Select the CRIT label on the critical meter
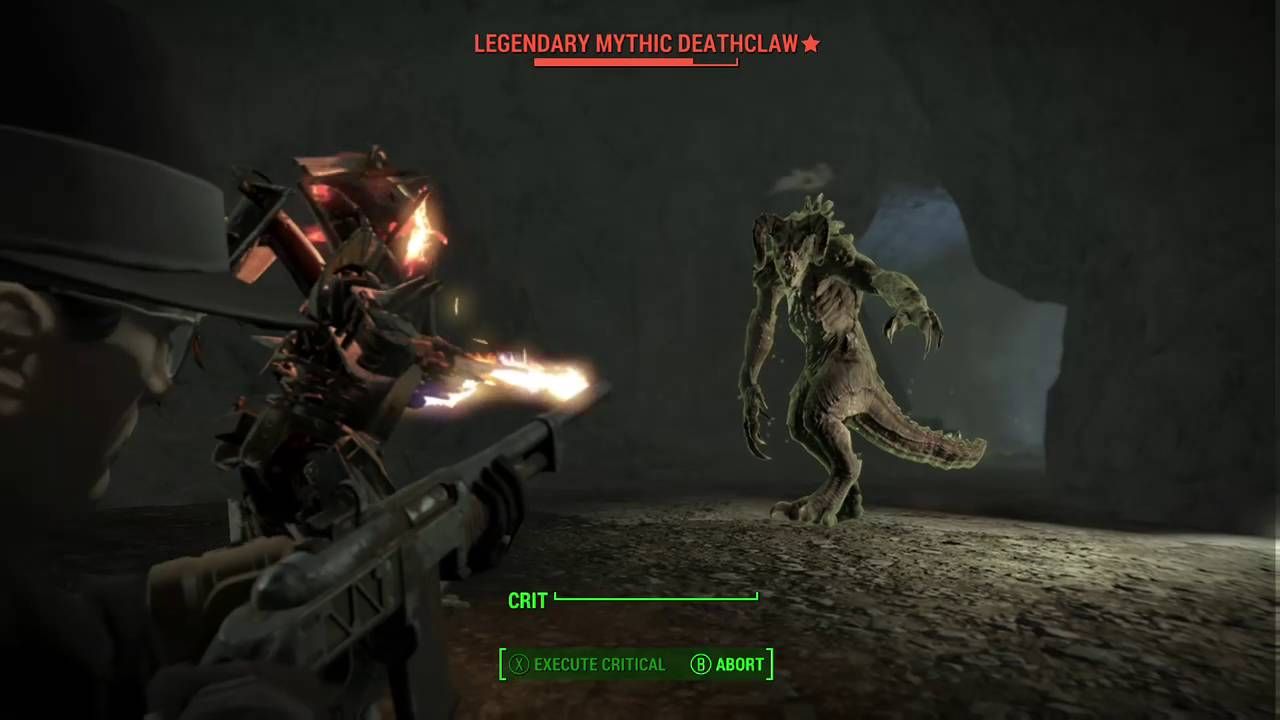 click(527, 600)
